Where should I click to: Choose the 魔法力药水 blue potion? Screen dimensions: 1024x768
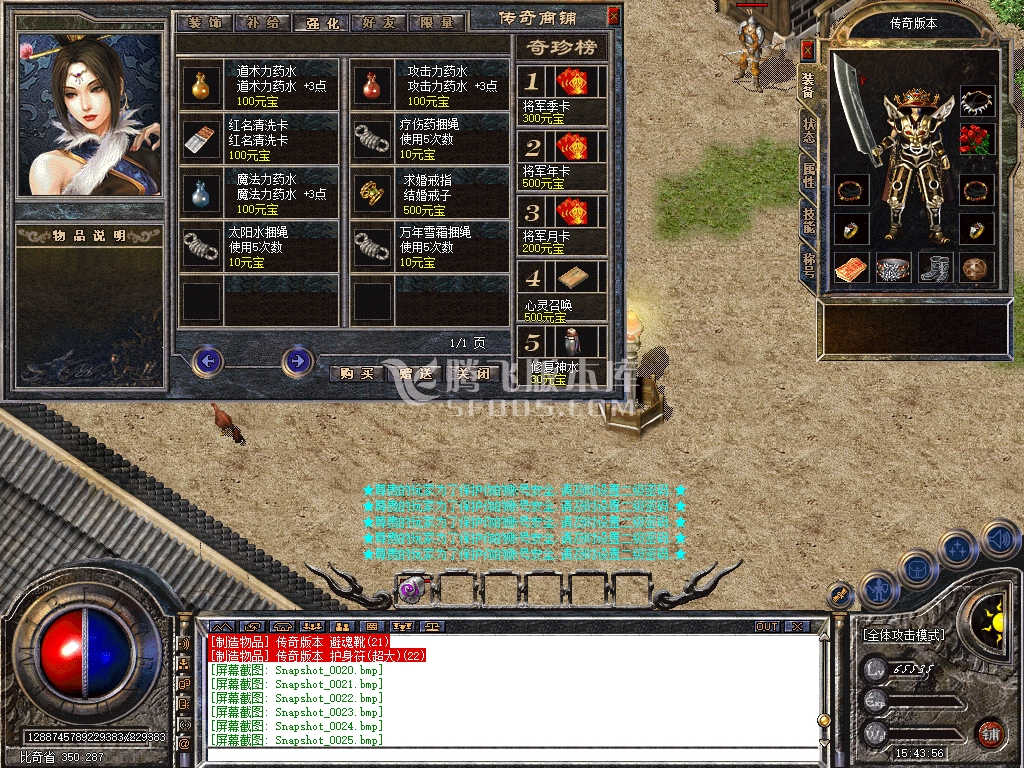[x=203, y=191]
